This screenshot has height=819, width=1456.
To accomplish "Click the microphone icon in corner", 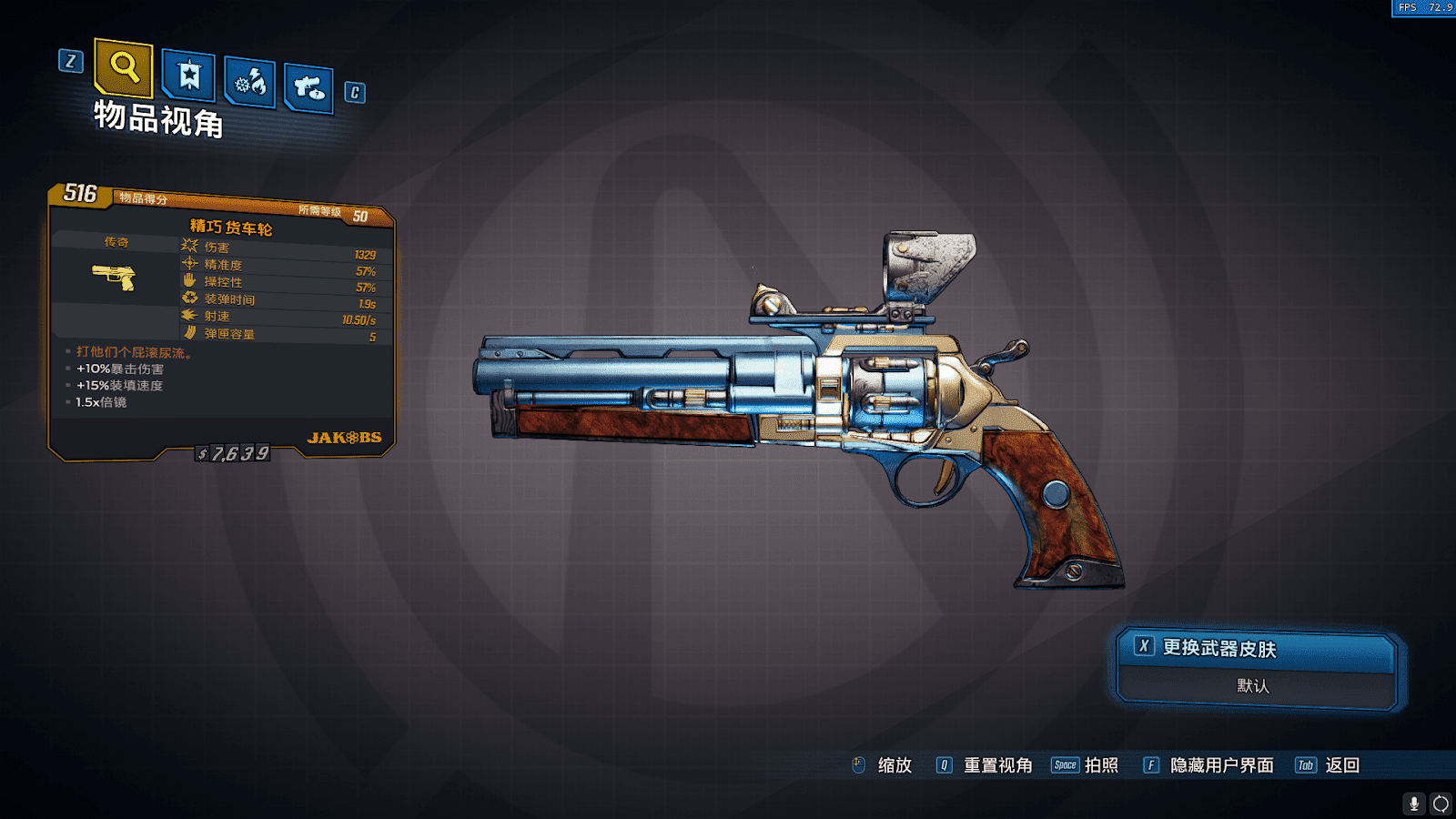I will pos(1413,804).
